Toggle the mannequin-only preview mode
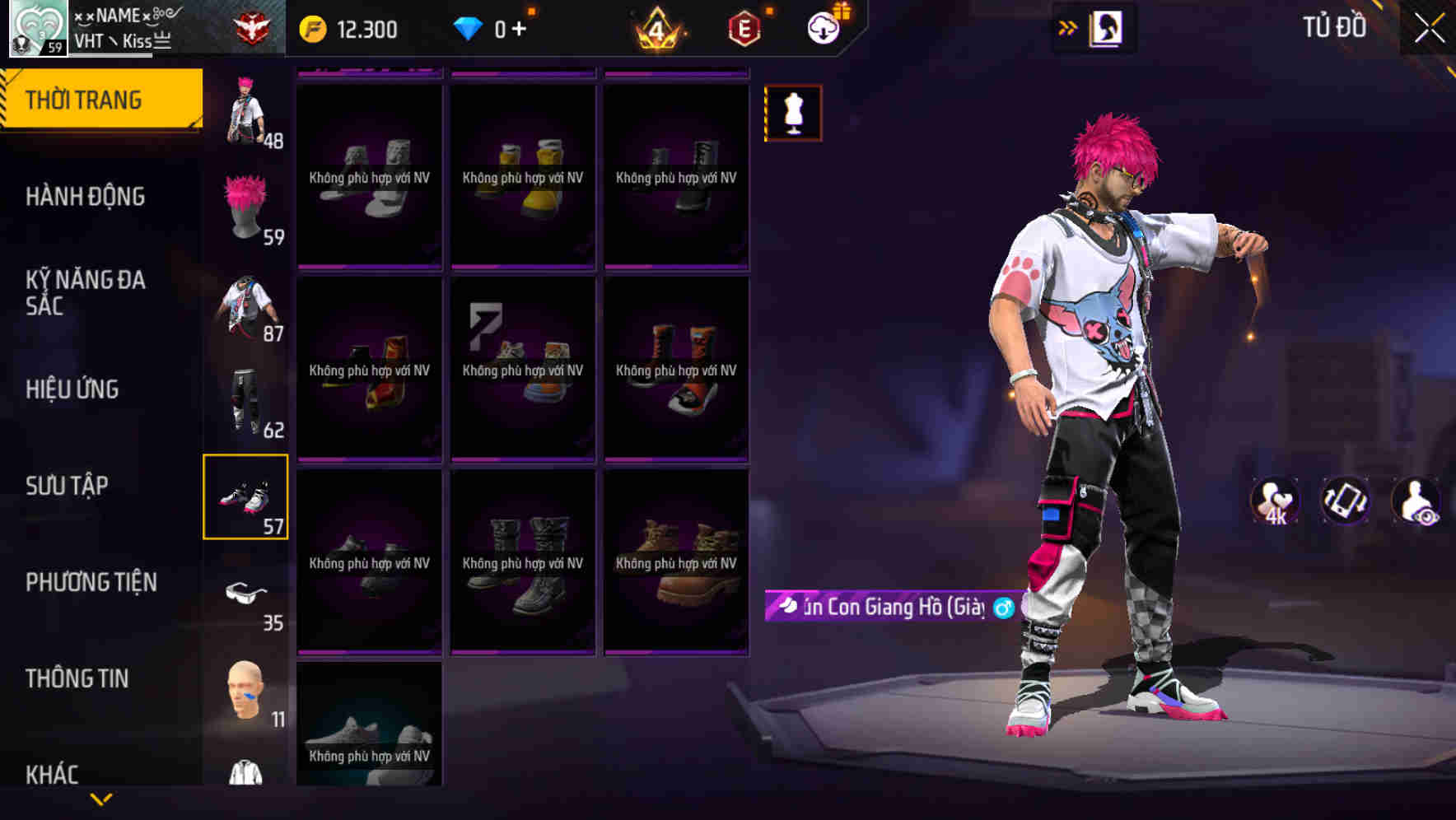This screenshot has height=820, width=1456. [x=791, y=113]
